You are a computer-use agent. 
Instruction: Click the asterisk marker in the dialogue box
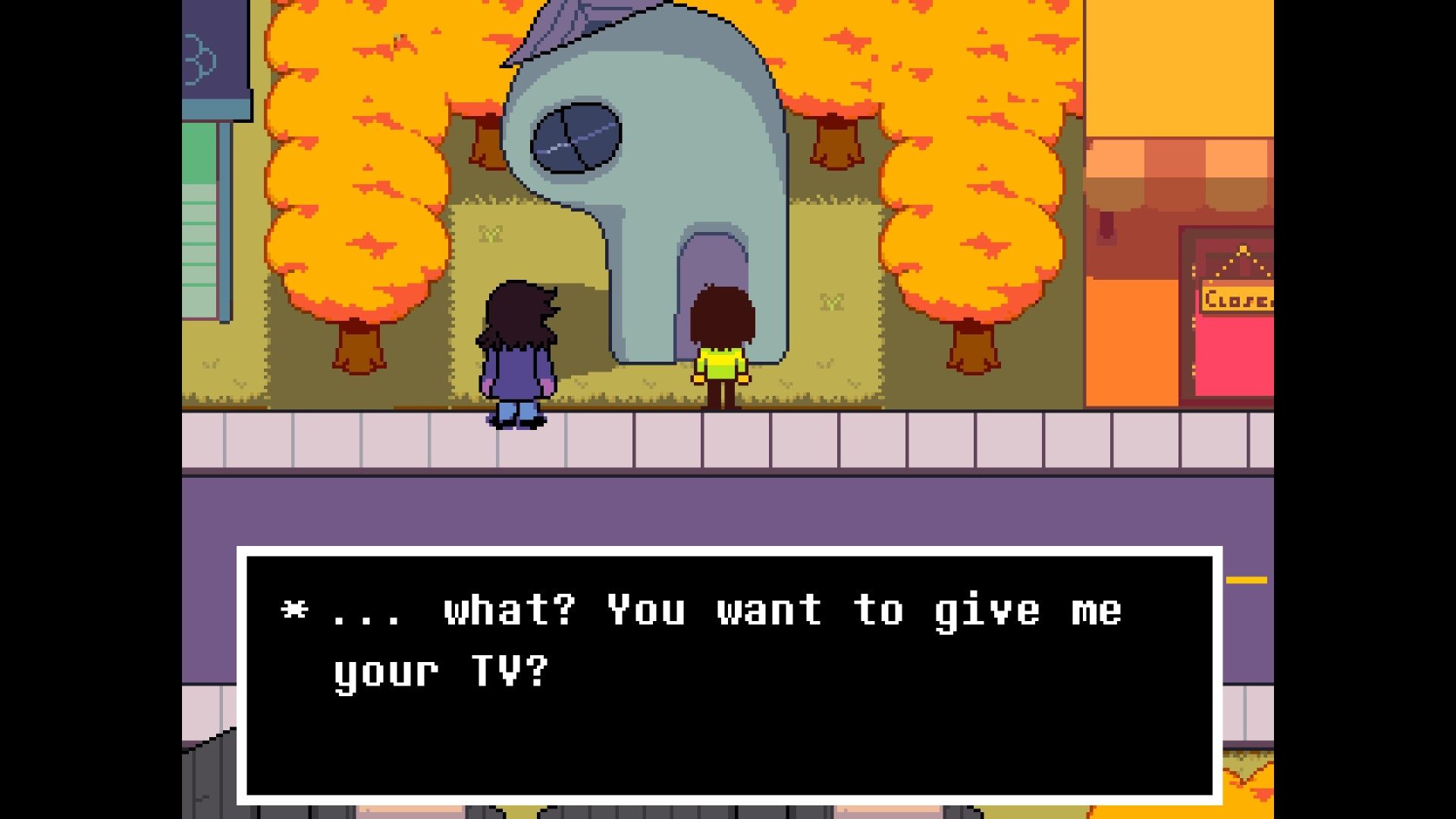[x=290, y=610]
